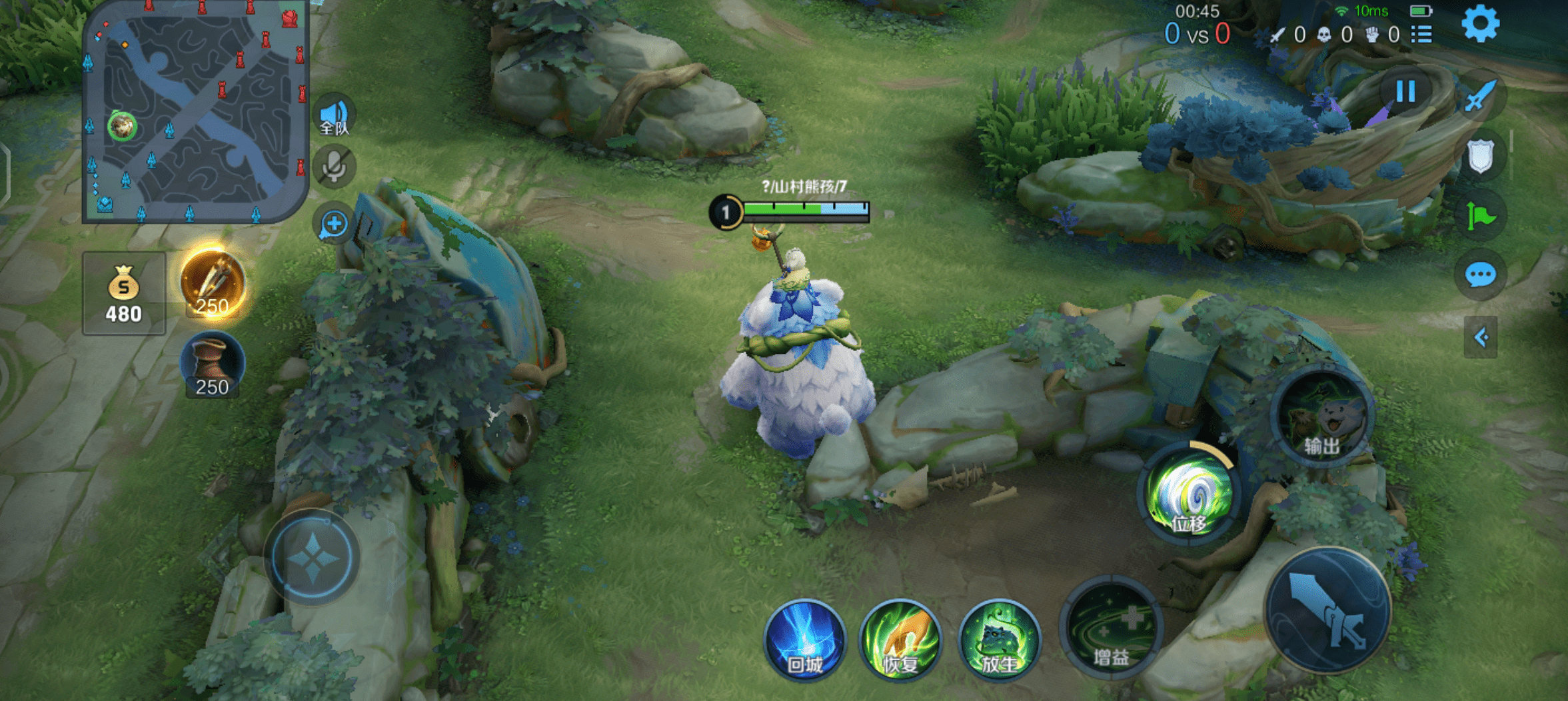Collapse the right panel arrow
Image resolution: width=1568 pixels, height=701 pixels.
click(x=1481, y=338)
